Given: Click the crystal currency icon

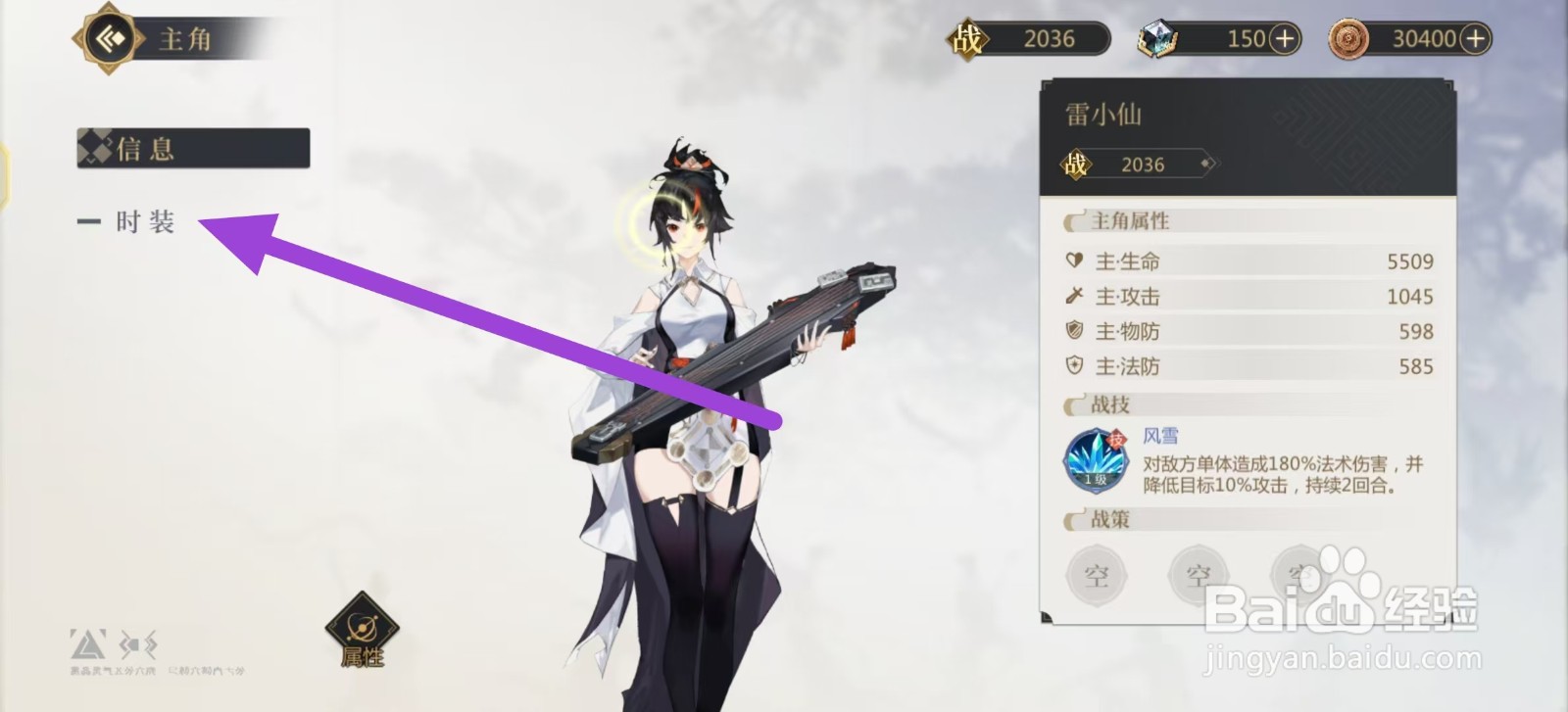Looking at the screenshot, I should coord(1160,37).
